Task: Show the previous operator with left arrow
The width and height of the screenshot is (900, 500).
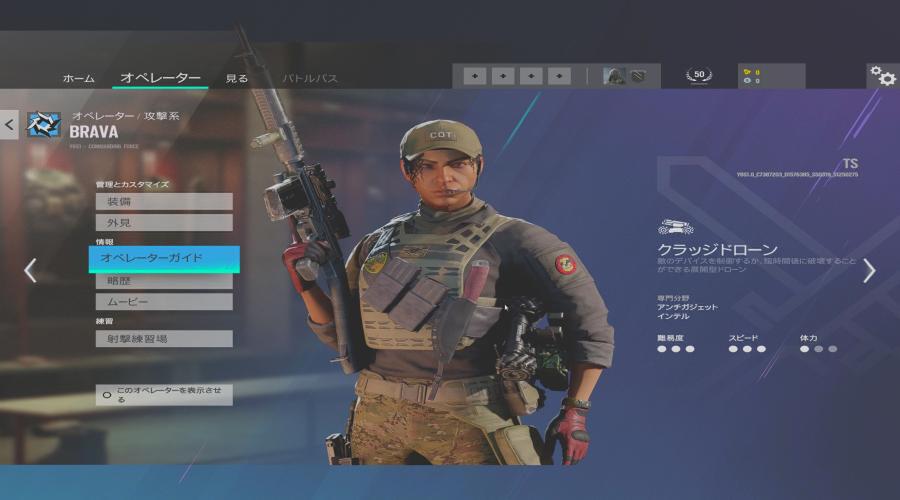Action: [30, 270]
